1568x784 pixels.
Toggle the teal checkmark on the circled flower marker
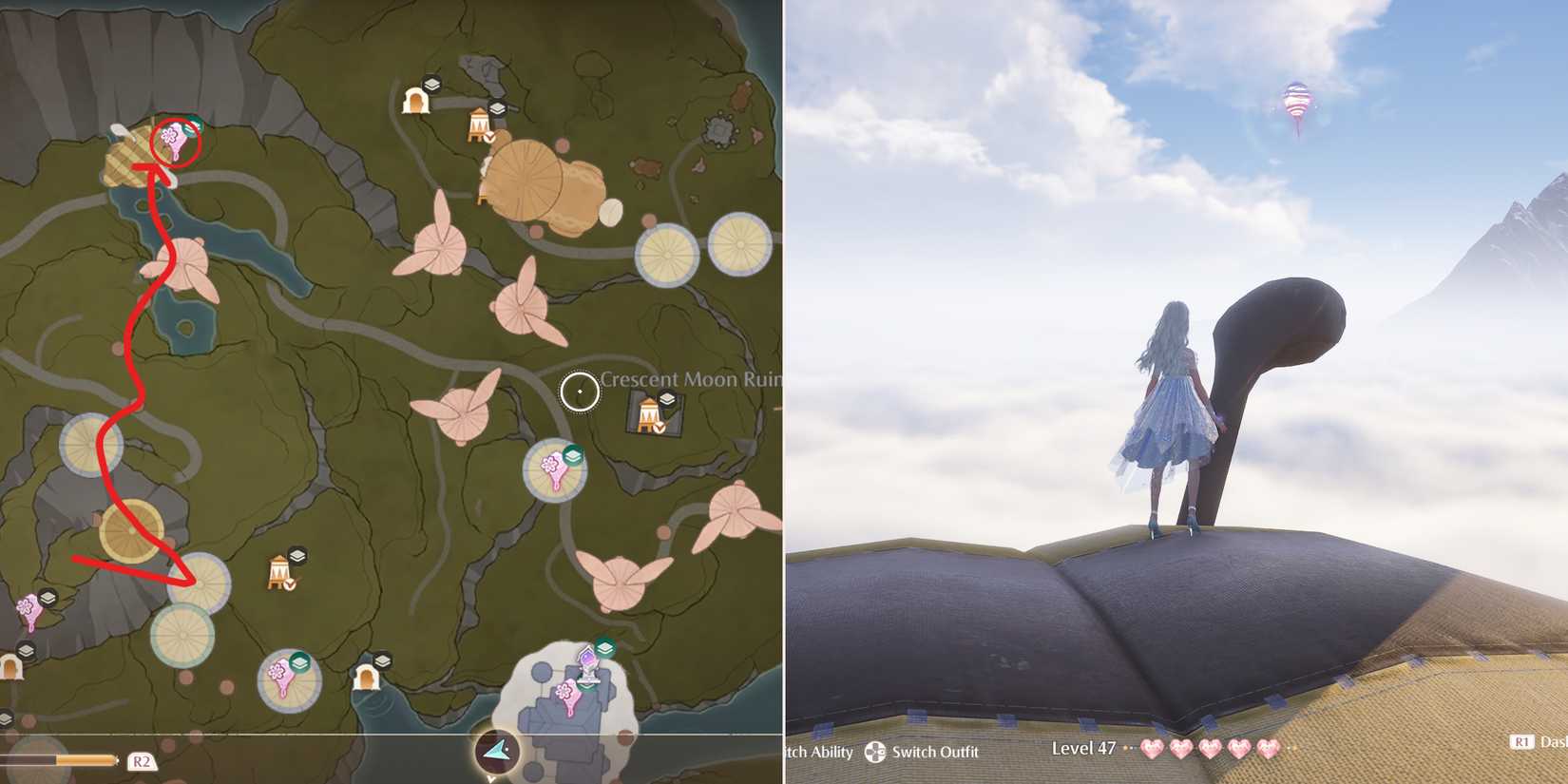[x=191, y=128]
